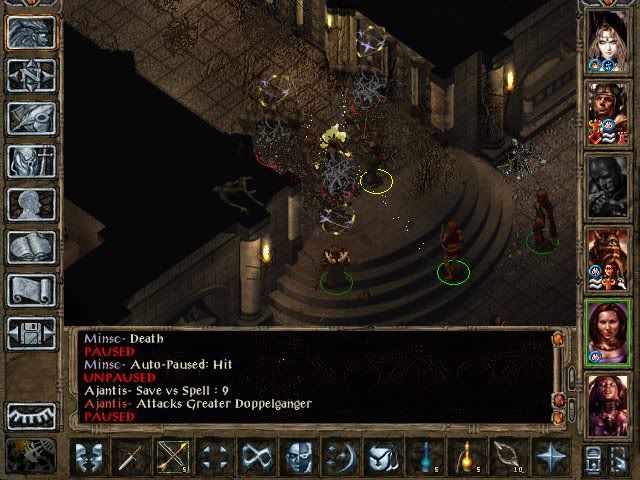The height and width of the screenshot is (480, 640).
Task: Activate the twin-masks talk button
Action: tap(92, 458)
